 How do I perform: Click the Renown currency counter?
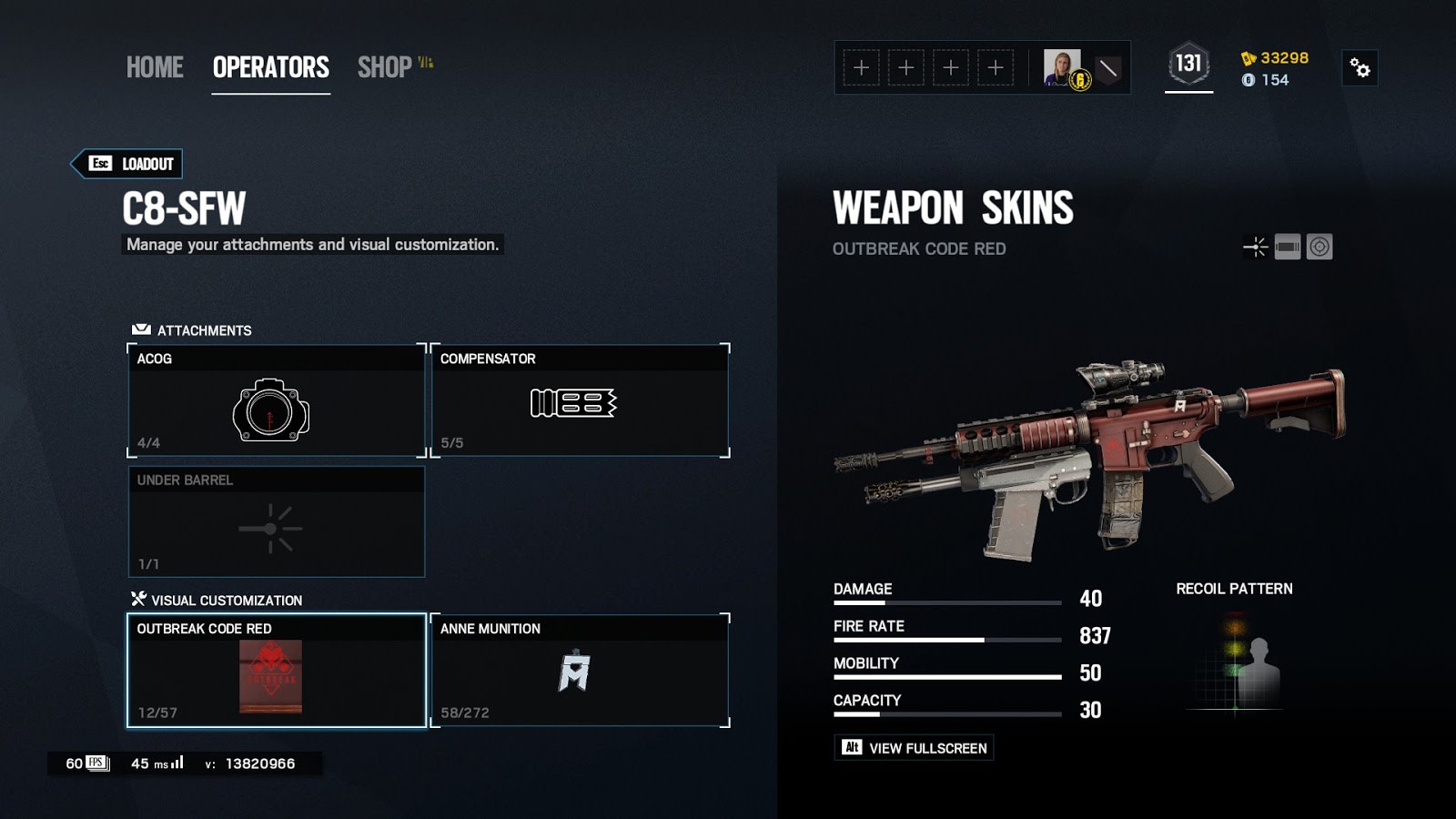[1275, 58]
